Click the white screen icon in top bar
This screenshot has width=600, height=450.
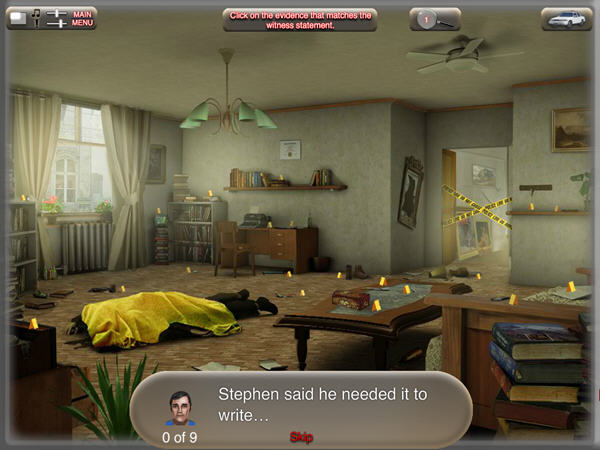click(x=18, y=17)
